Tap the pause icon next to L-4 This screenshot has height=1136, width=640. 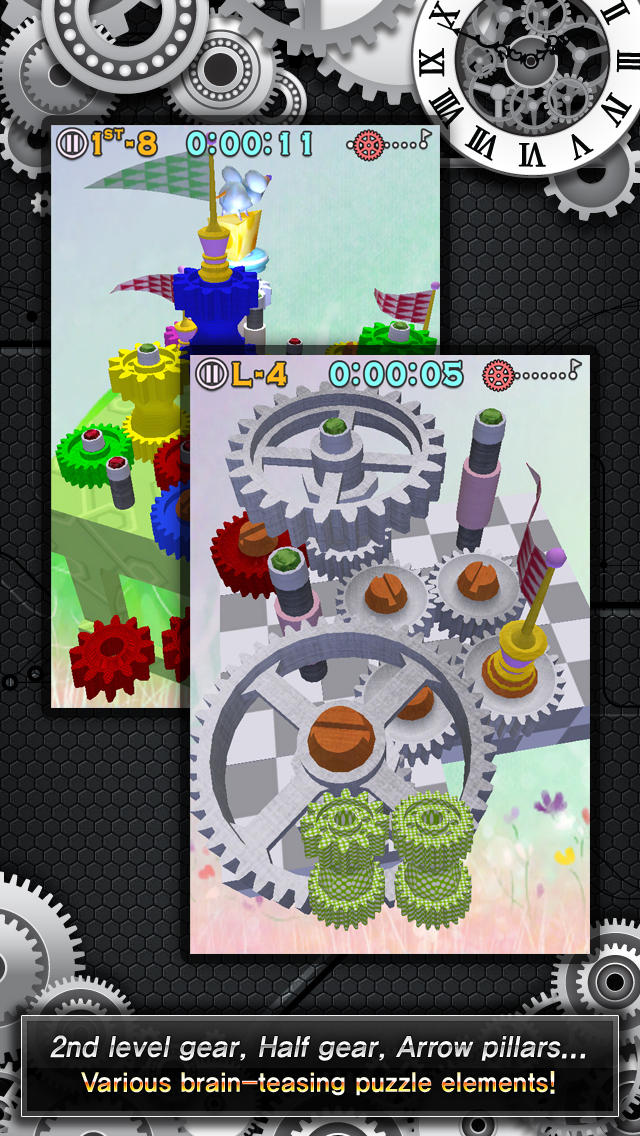click(x=212, y=374)
